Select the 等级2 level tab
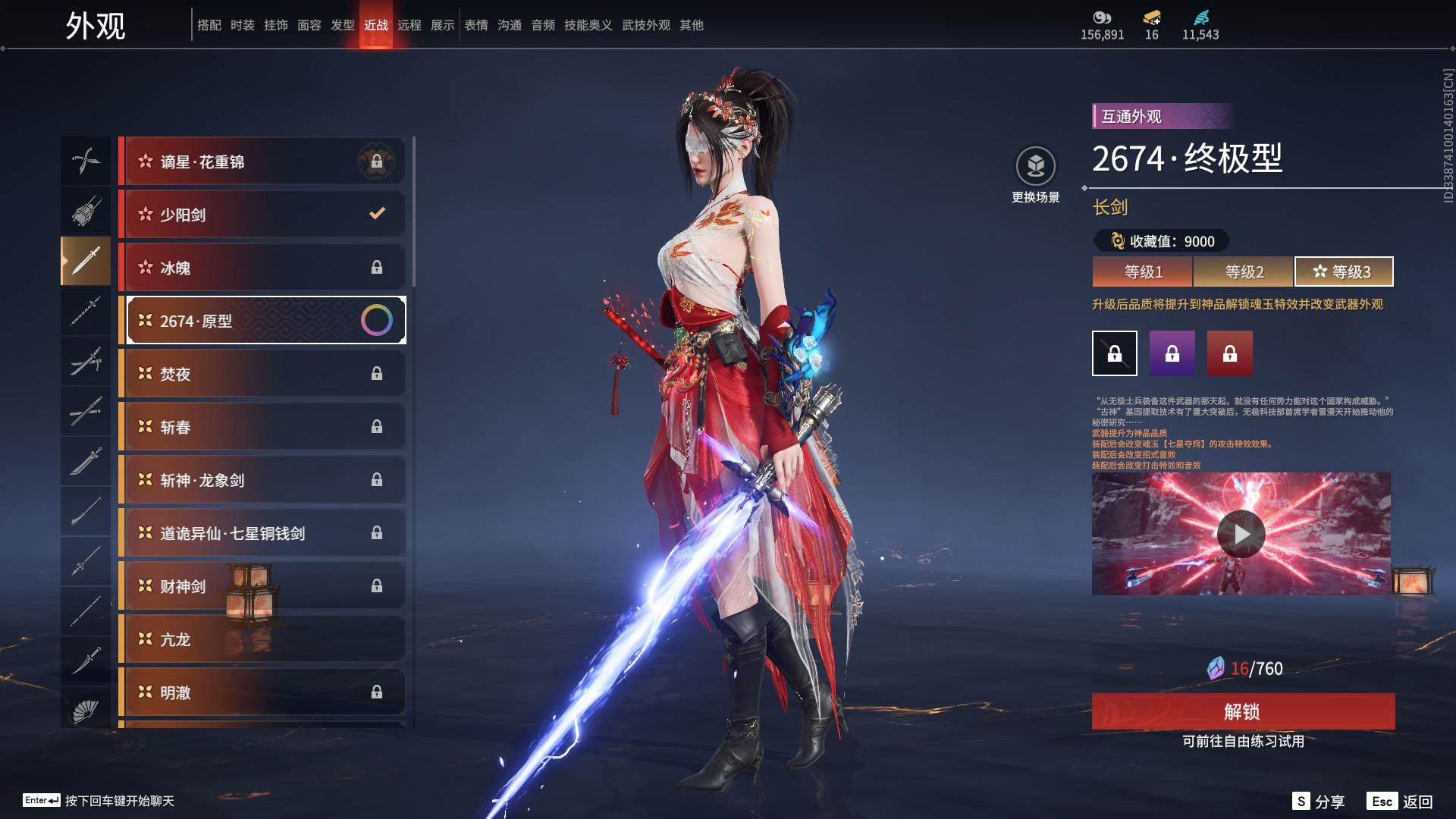This screenshot has width=1456, height=819. [x=1244, y=271]
